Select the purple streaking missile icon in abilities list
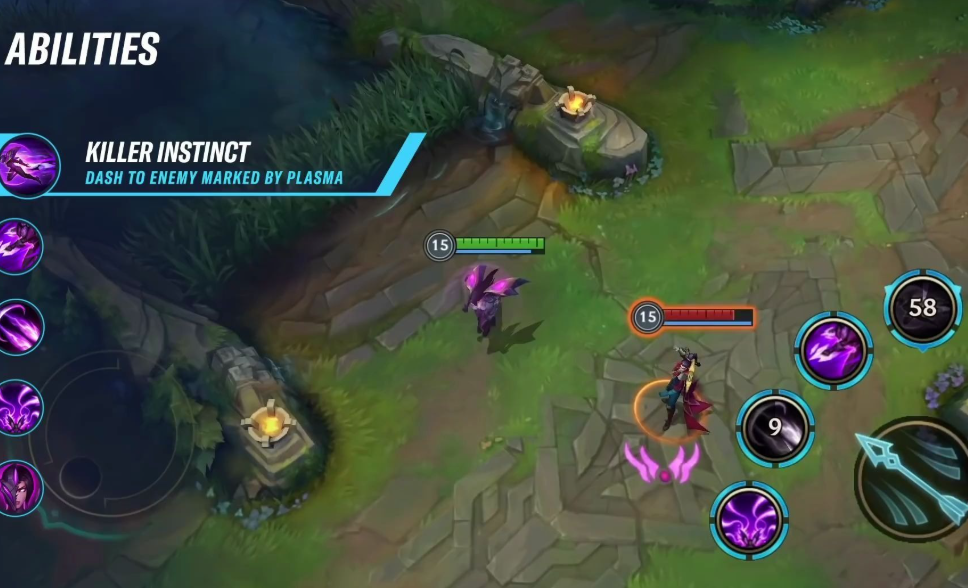This screenshot has height=588, width=968. pyautogui.click(x=19, y=327)
